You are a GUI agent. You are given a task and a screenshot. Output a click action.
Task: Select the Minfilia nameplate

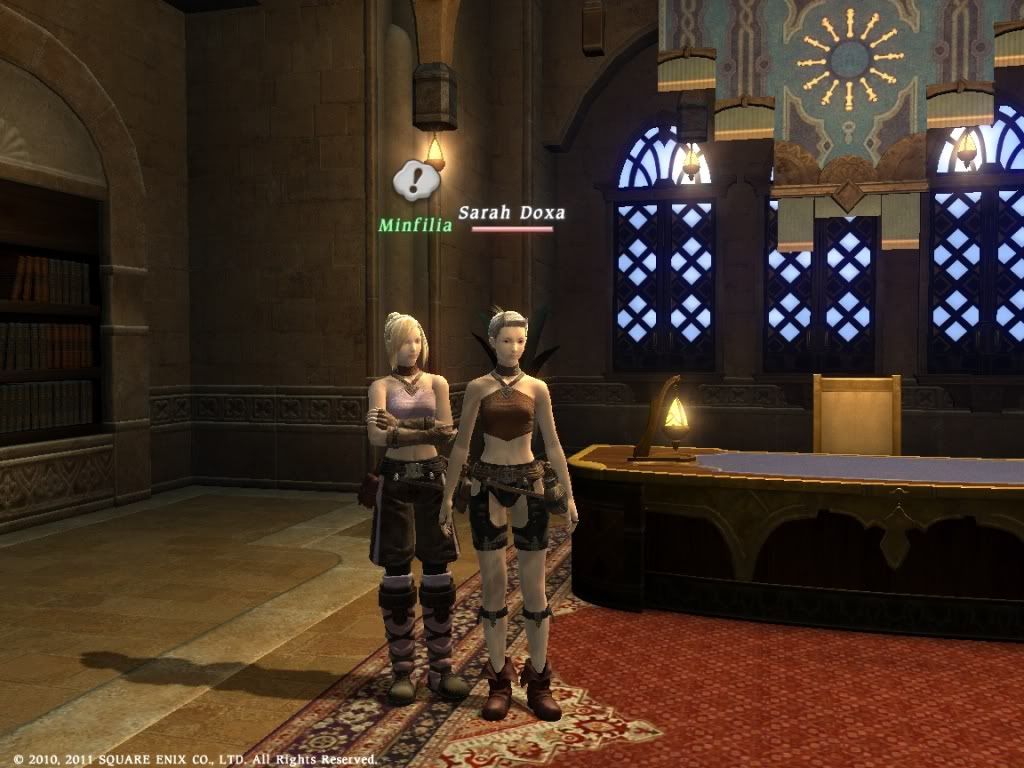(415, 225)
